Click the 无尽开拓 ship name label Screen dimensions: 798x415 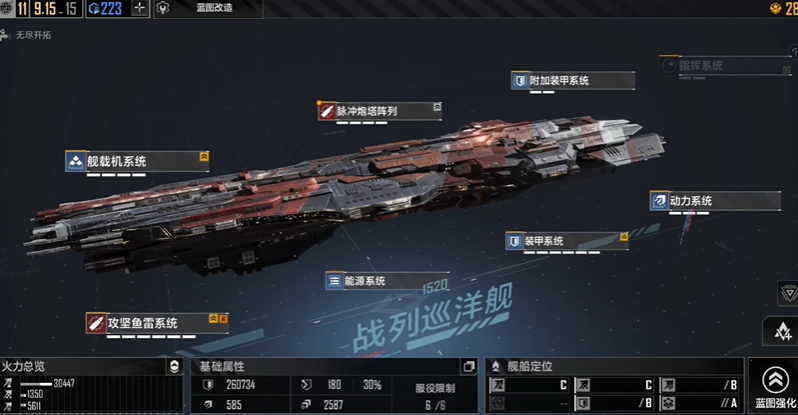click(x=36, y=34)
